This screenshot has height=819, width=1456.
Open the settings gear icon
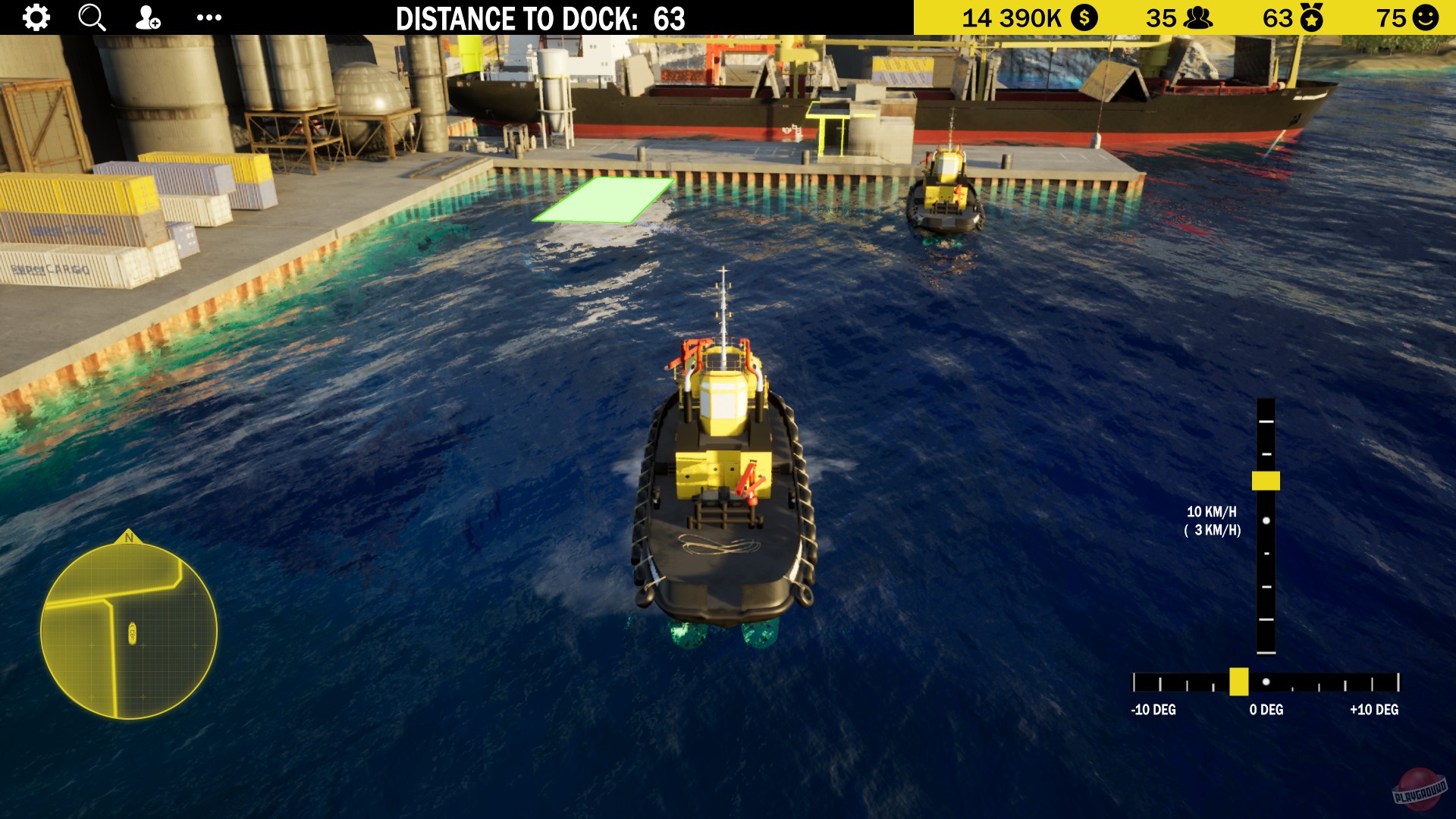tap(36, 17)
